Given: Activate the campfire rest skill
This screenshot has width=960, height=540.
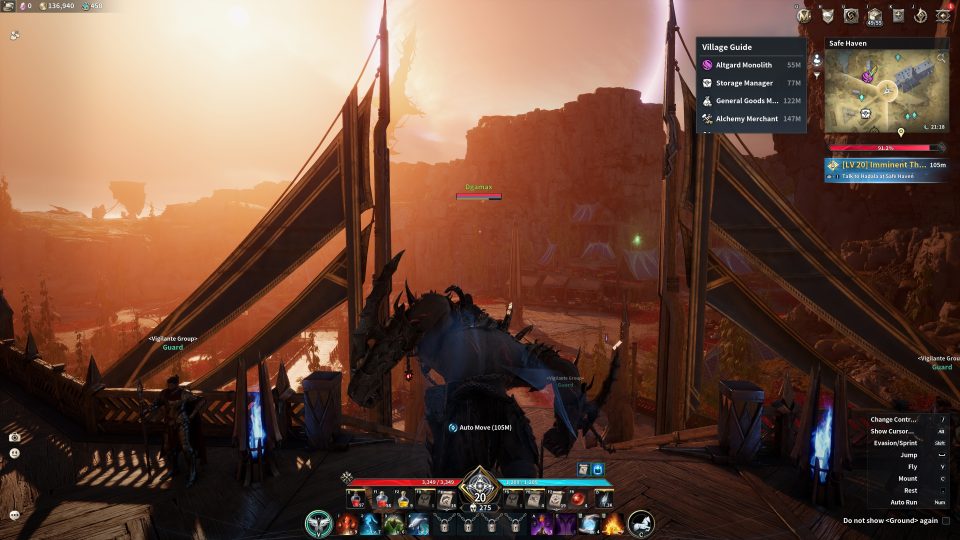Looking at the screenshot, I should [x=612, y=523].
